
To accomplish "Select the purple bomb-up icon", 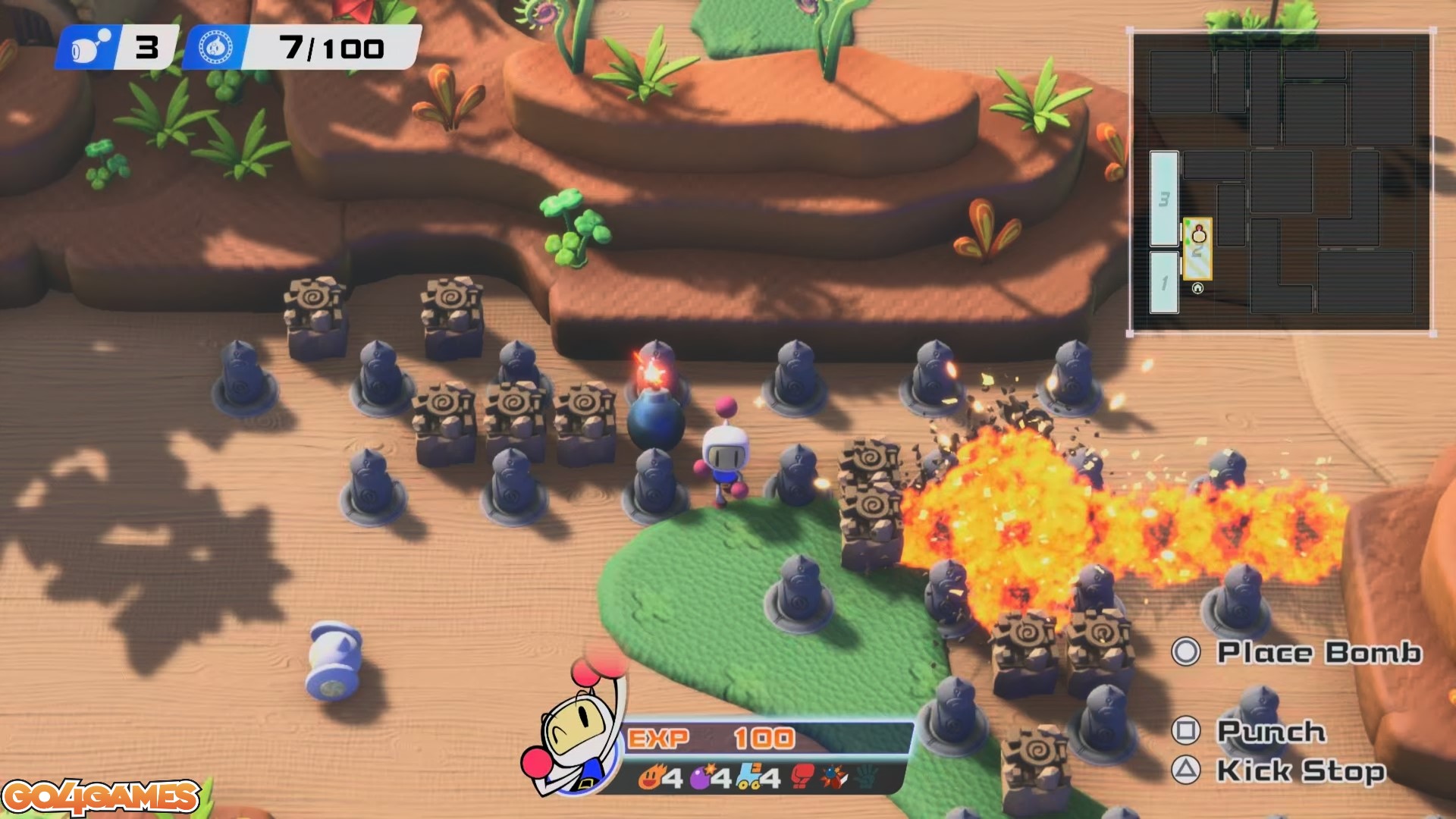I will click(x=701, y=777).
